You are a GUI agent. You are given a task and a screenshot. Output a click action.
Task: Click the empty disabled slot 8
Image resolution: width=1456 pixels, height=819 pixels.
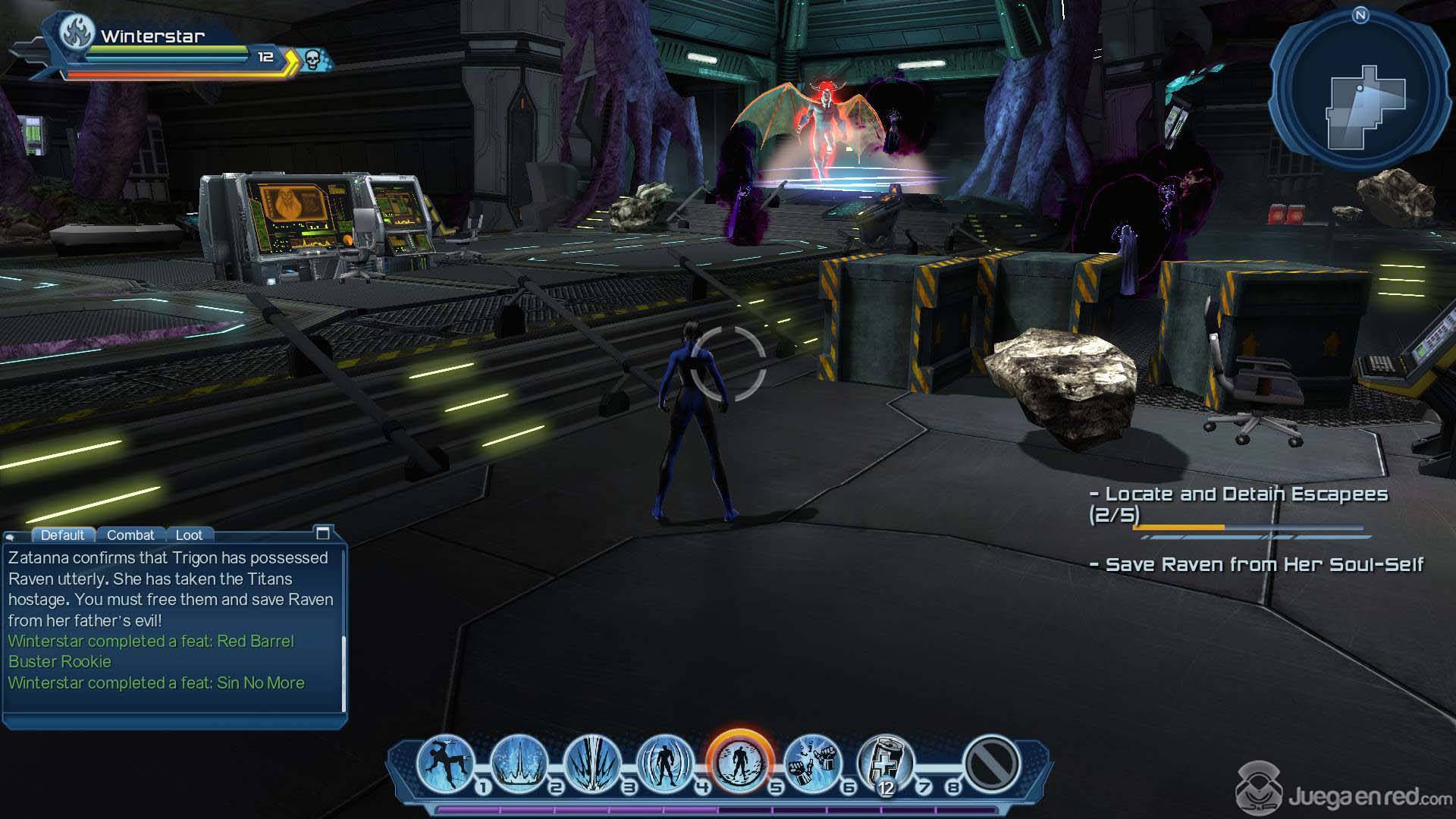(991, 763)
